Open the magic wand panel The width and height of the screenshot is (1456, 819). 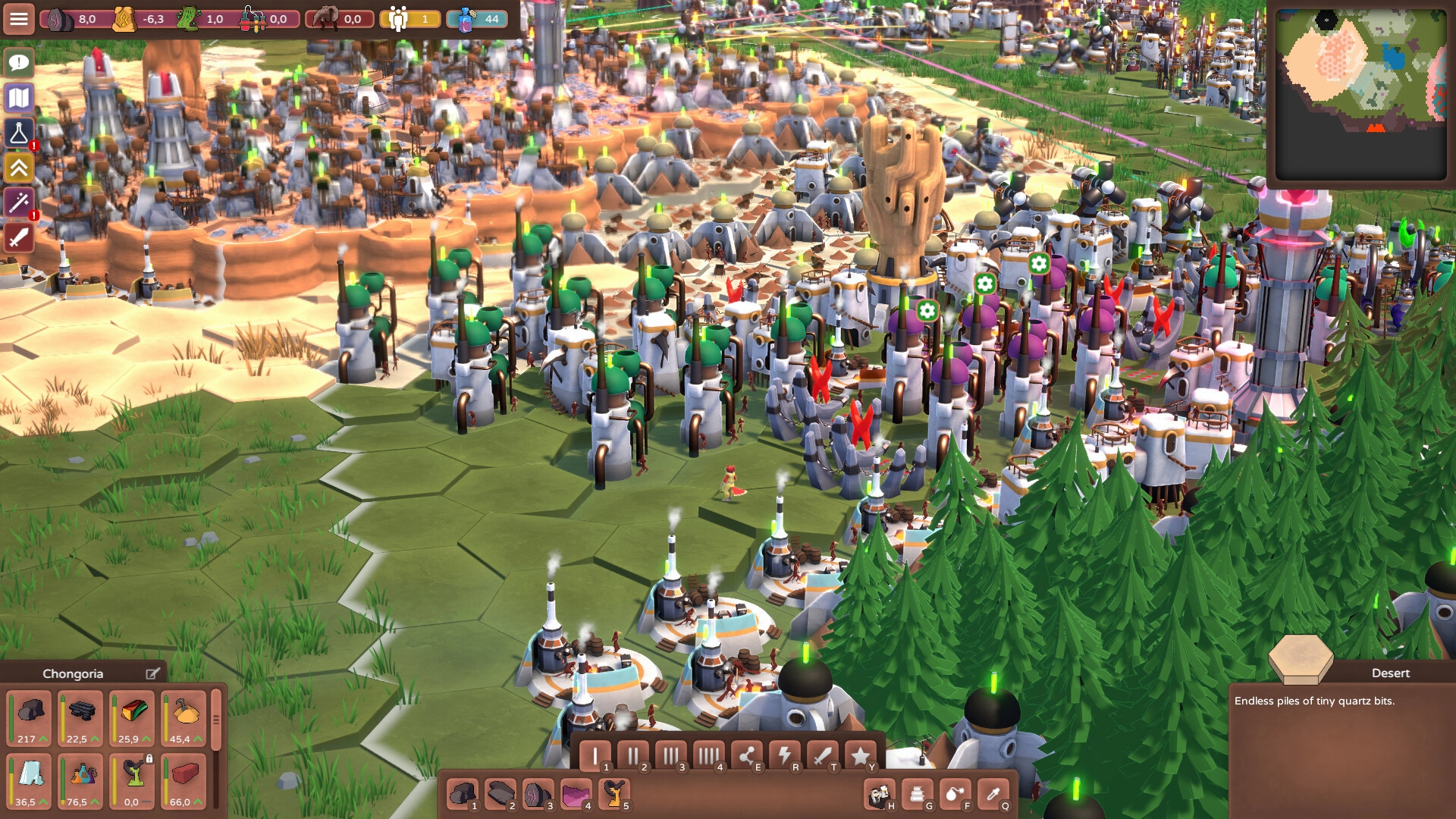tap(19, 203)
